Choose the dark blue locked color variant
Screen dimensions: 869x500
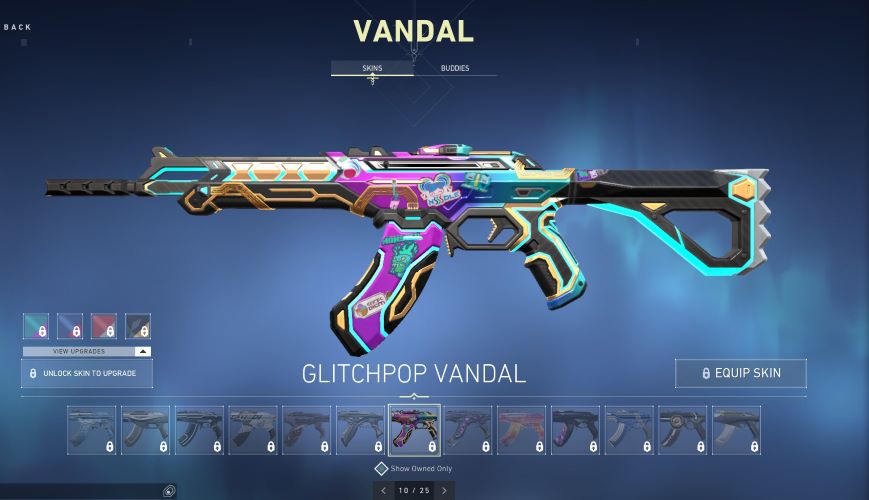70,326
